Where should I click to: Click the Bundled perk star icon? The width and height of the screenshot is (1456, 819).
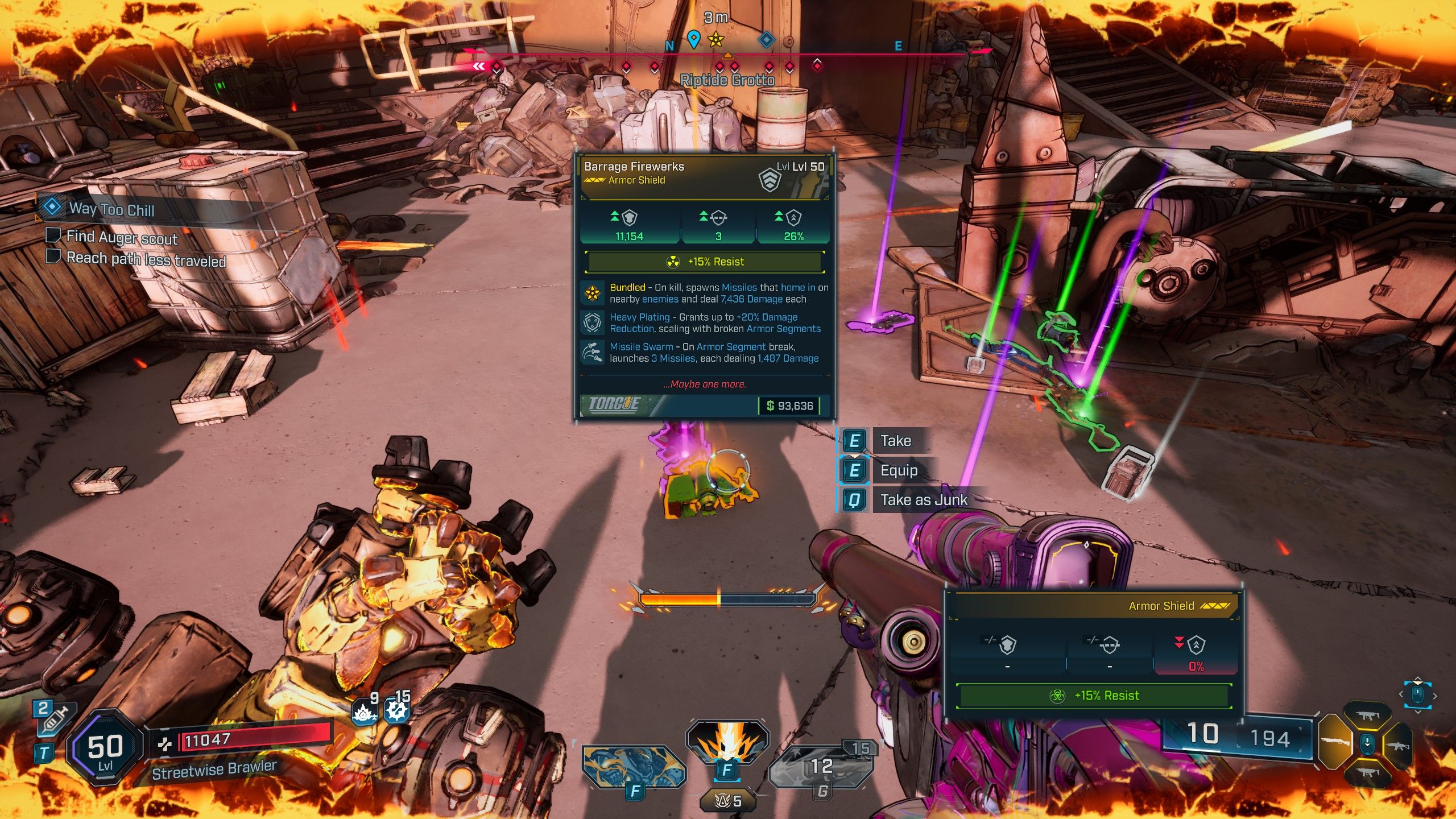click(x=592, y=293)
